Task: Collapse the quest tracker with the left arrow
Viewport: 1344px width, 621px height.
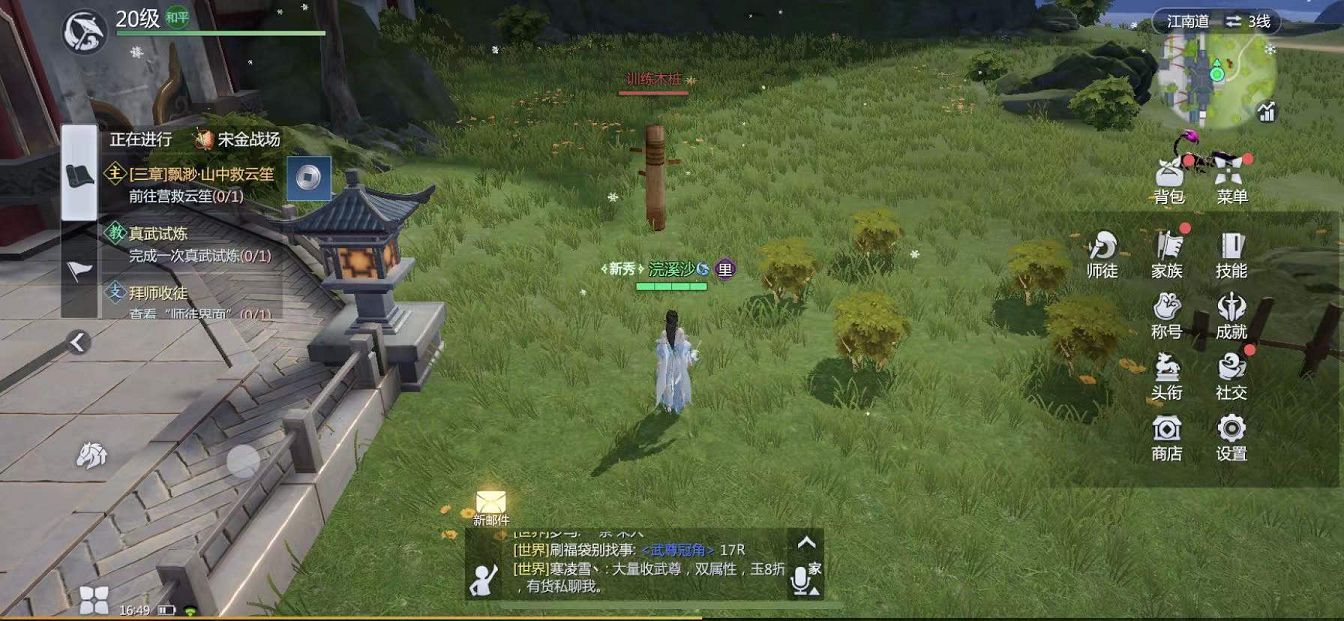Action: coord(78,342)
